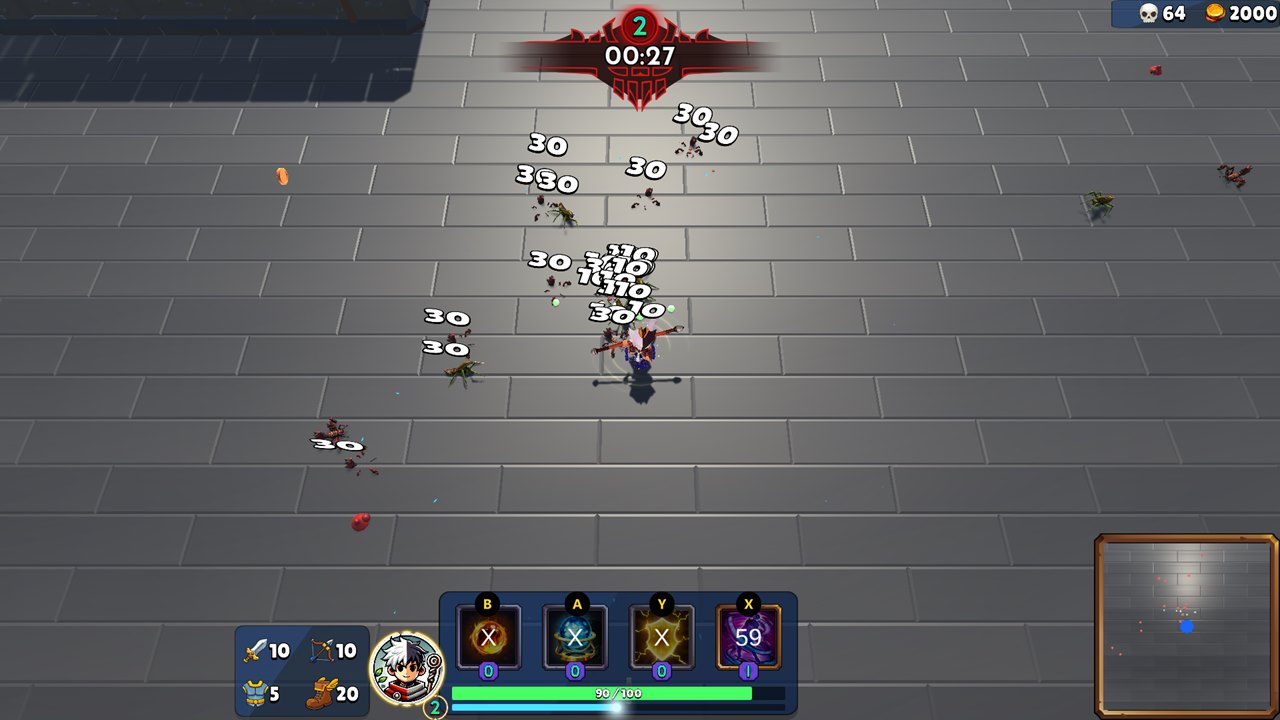Click the level 2 badge on the portrait
Viewport: 1280px width, 720px height.
(434, 706)
